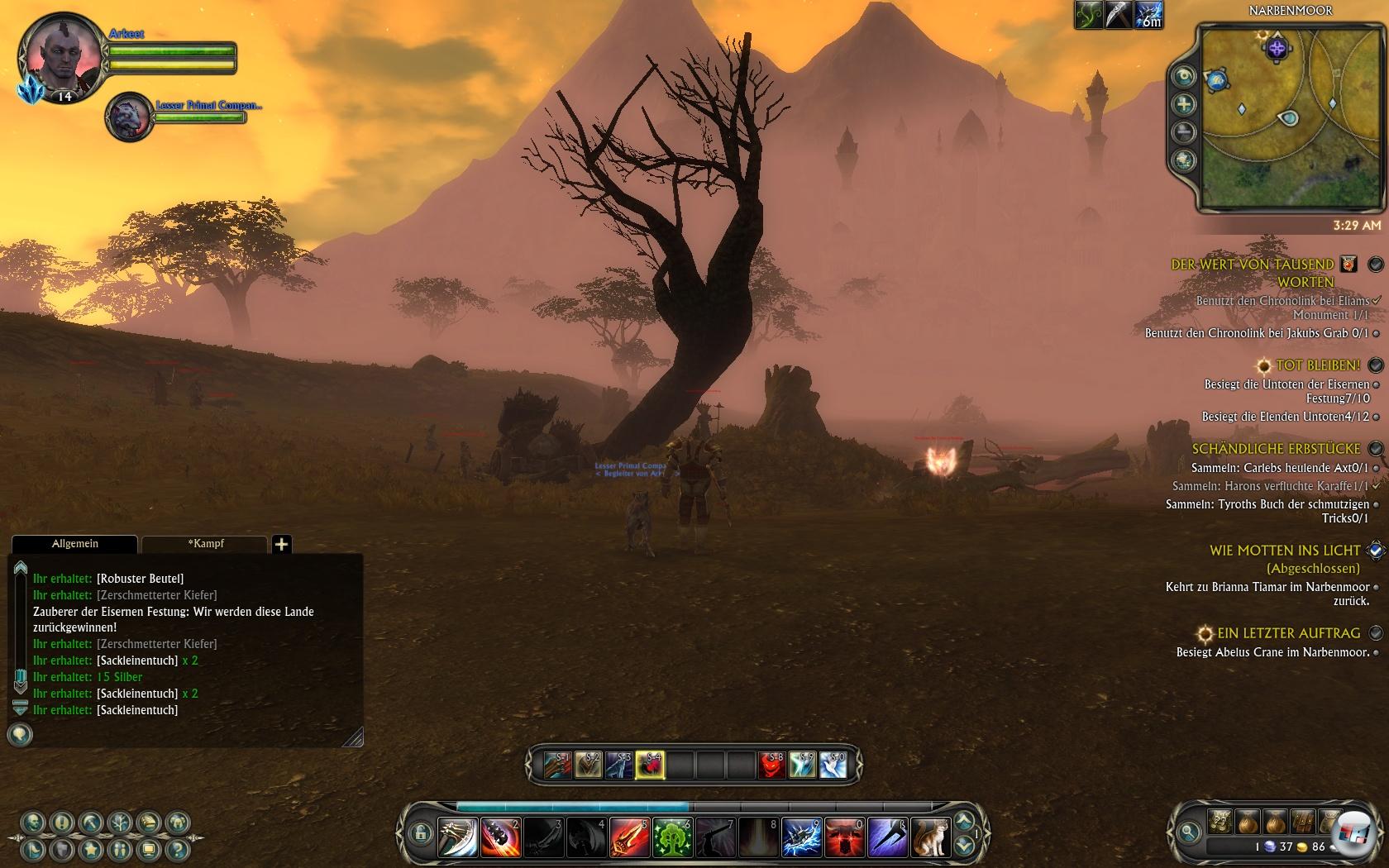The image size is (1389, 868).
Task: Use the lightning ability in slot 9
Action: coord(801,837)
